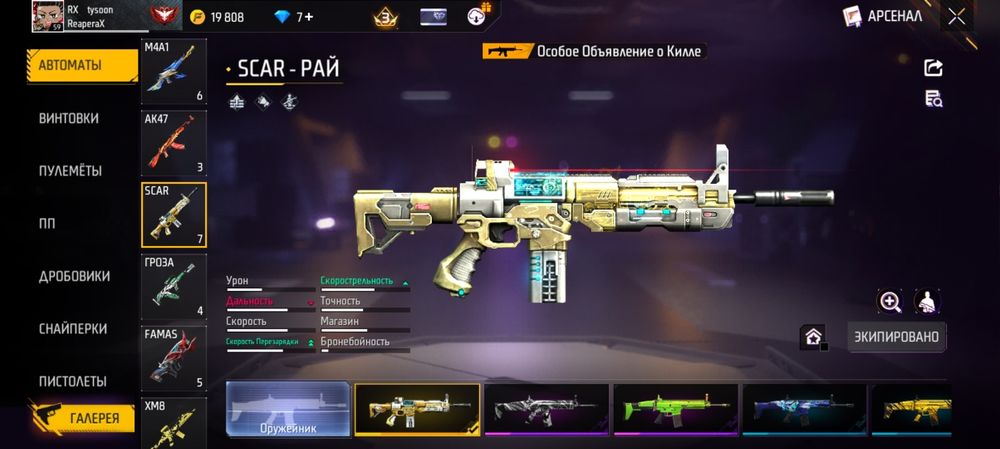
Task: Choose the green SCAR skin thumbnail
Action: pyautogui.click(x=675, y=410)
